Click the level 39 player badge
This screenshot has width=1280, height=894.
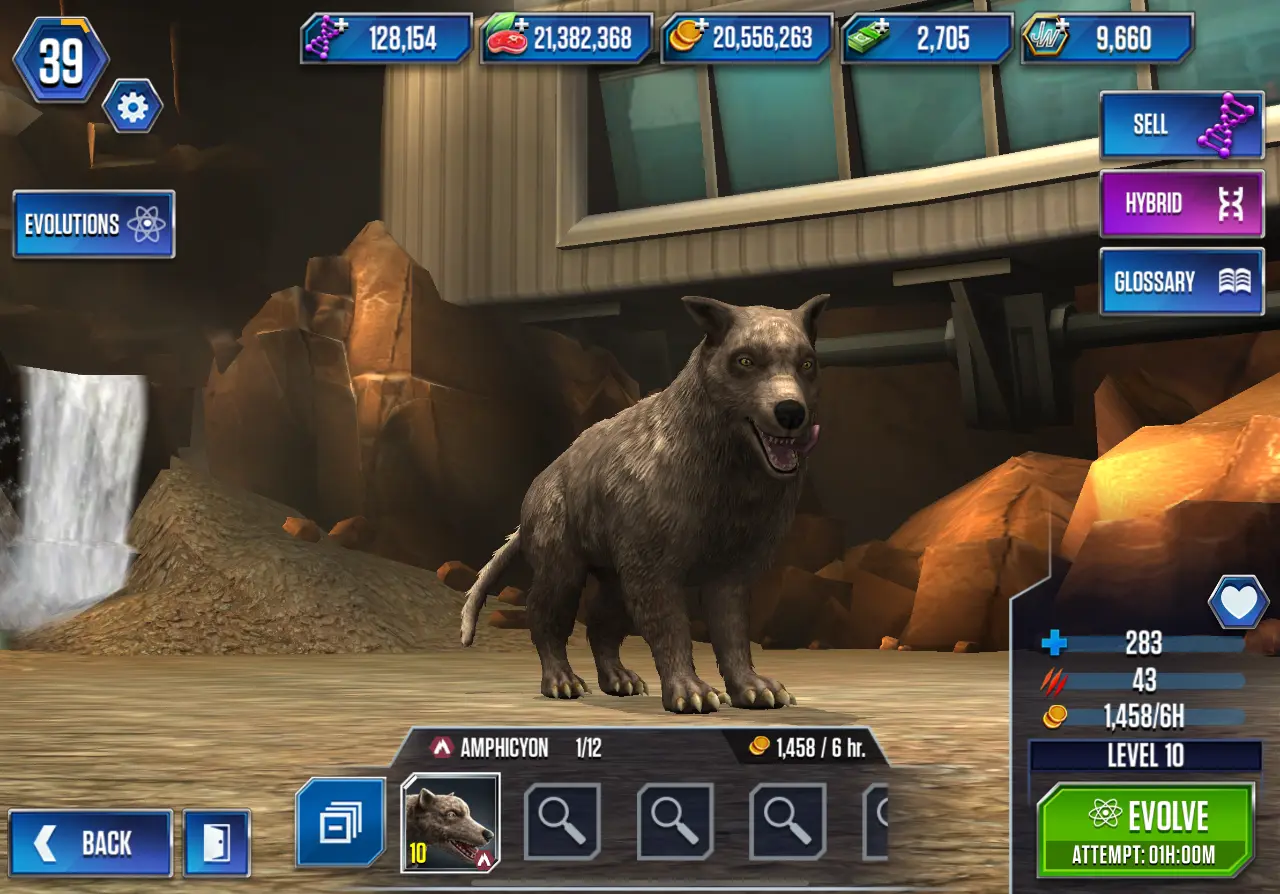tap(61, 60)
